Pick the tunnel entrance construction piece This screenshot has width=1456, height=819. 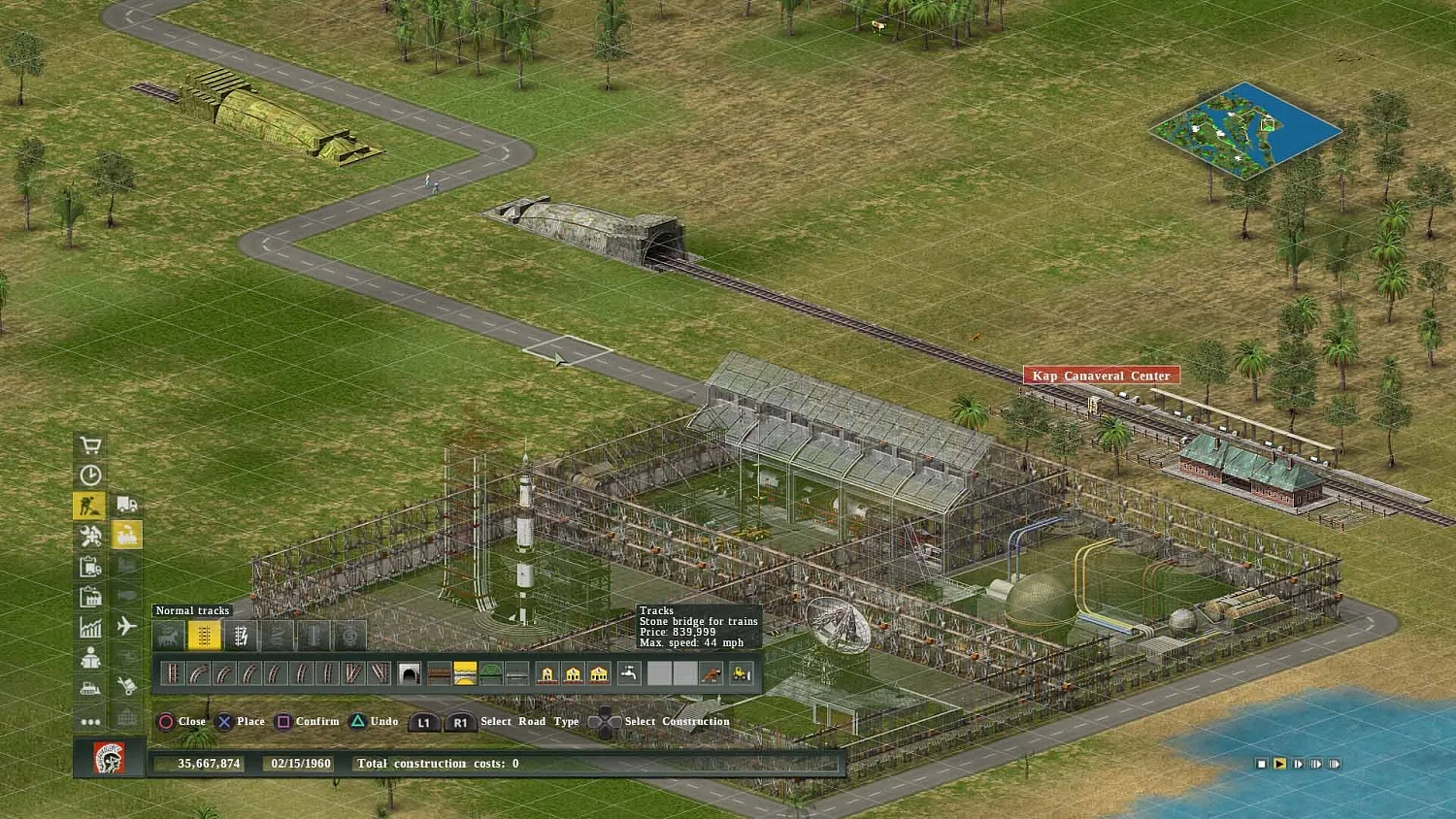tap(410, 673)
